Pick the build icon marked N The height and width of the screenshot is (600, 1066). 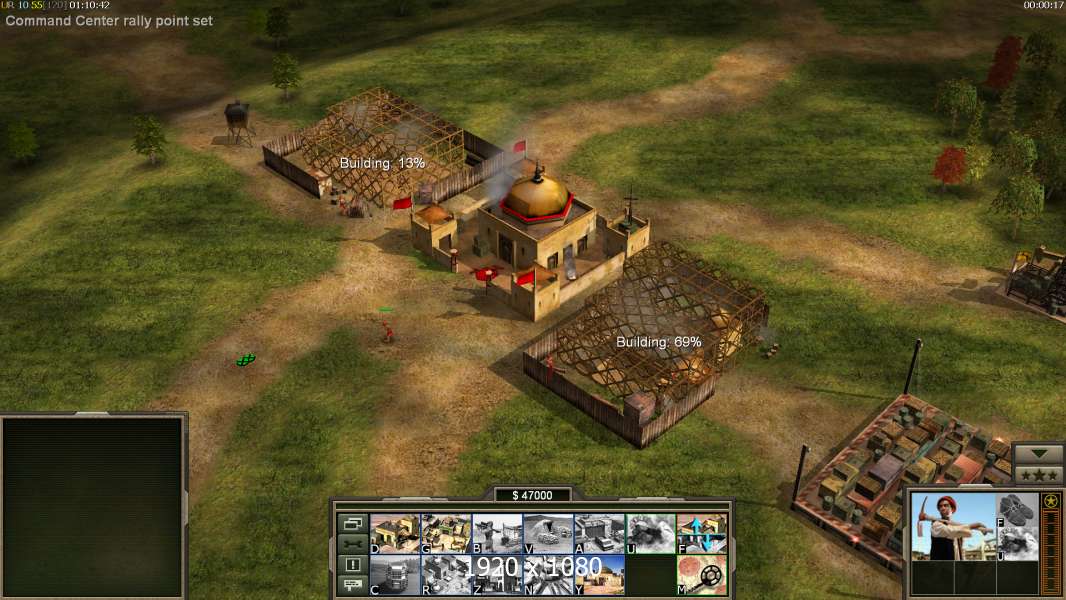(548, 575)
